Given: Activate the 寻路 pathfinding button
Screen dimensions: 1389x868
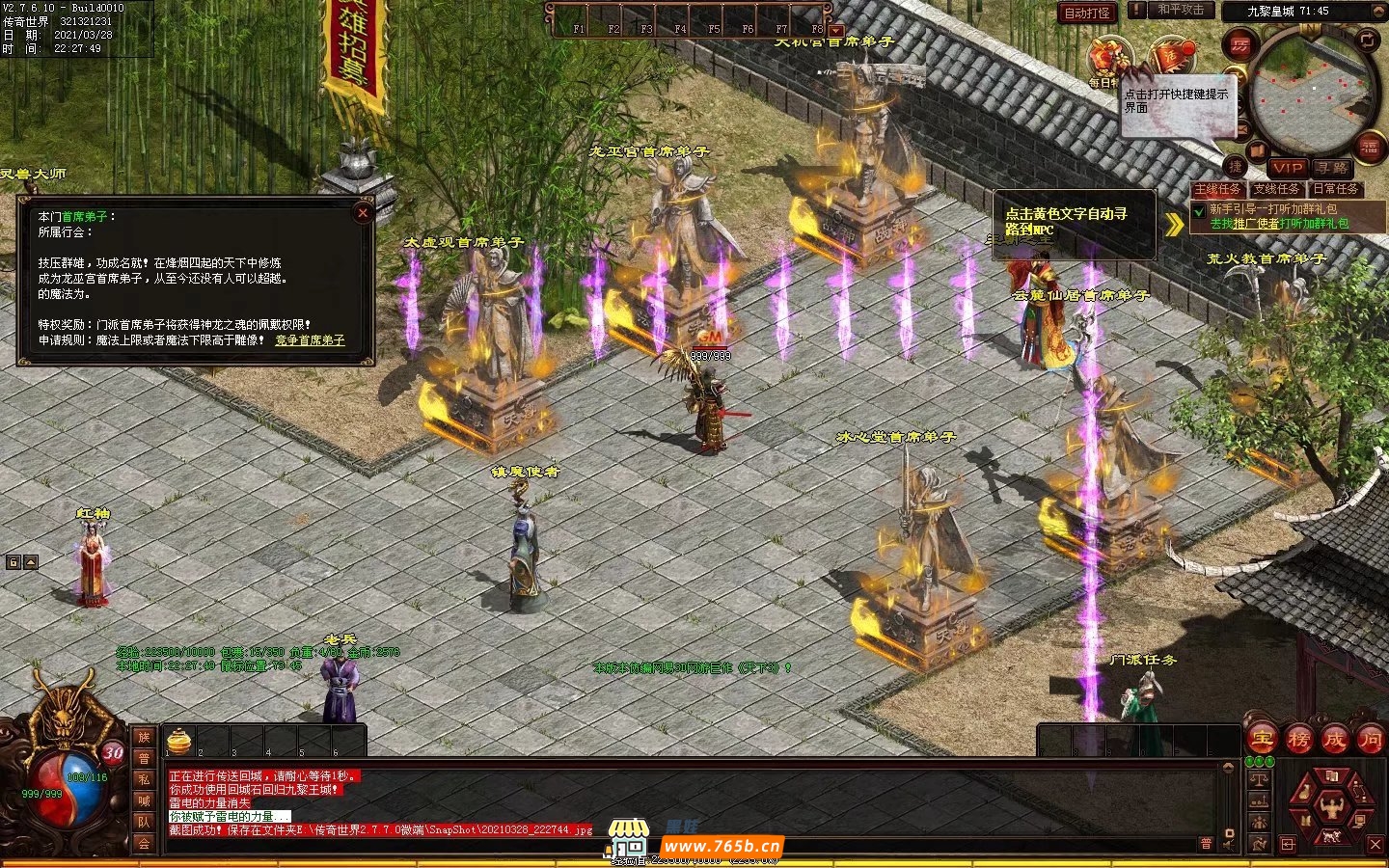Looking at the screenshot, I should point(1333,168).
